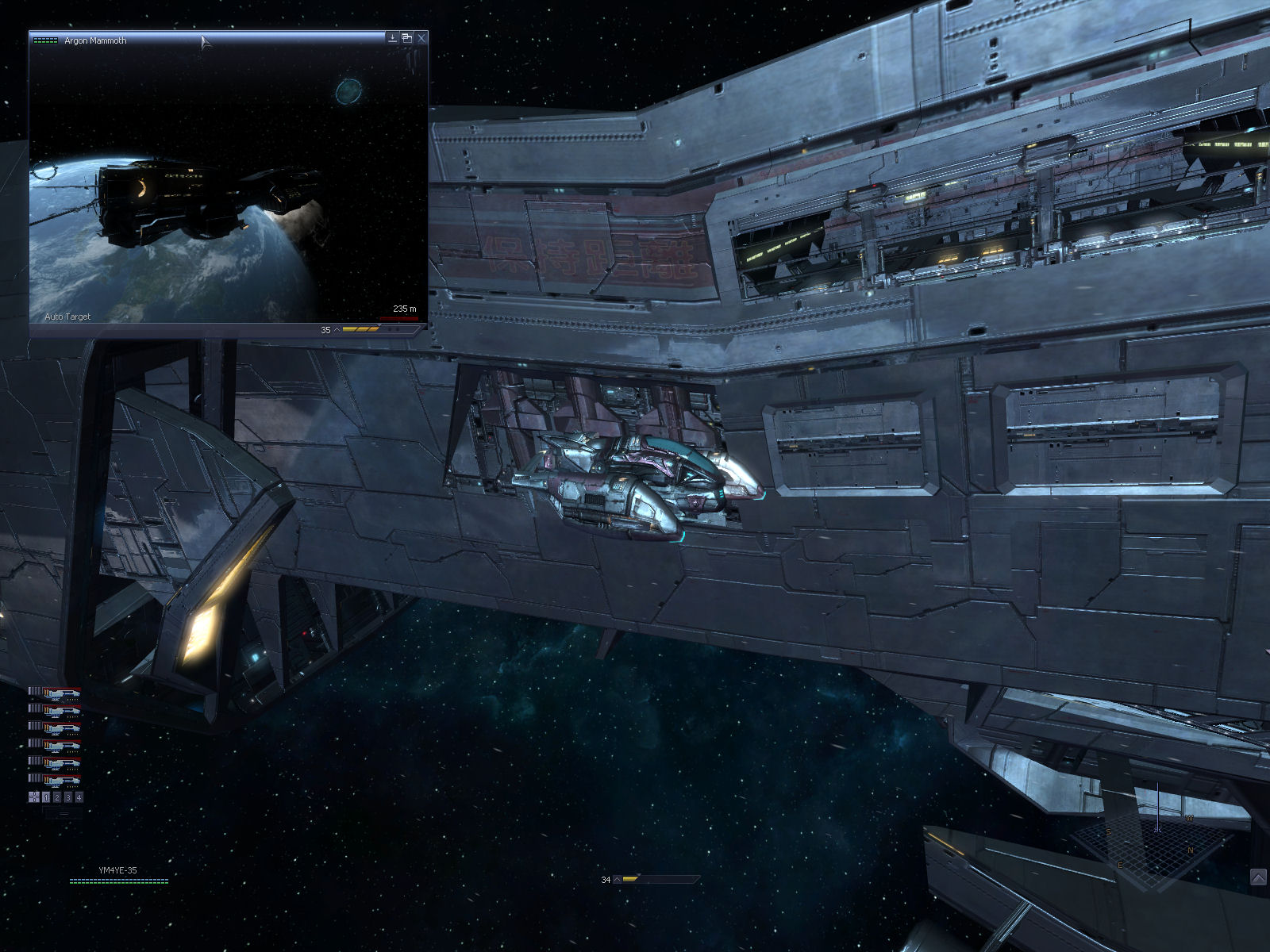Click the overlapping-windows button in target window
The image size is (1270, 952).
coord(406,37)
